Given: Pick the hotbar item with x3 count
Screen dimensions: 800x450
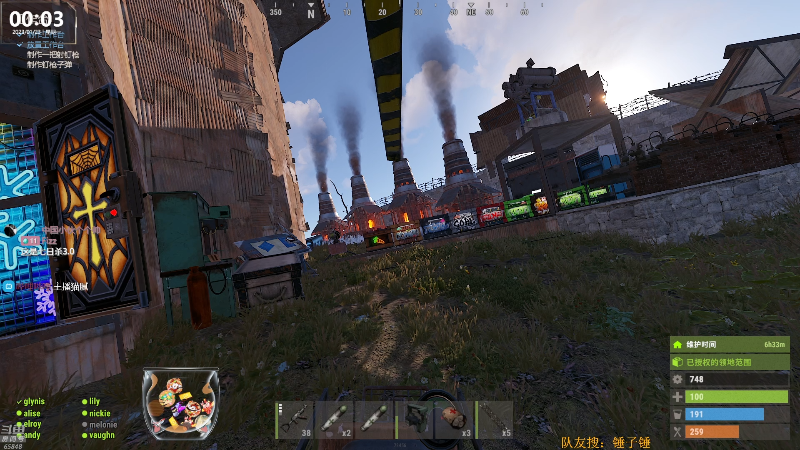Looking at the screenshot, I should coord(454,419).
